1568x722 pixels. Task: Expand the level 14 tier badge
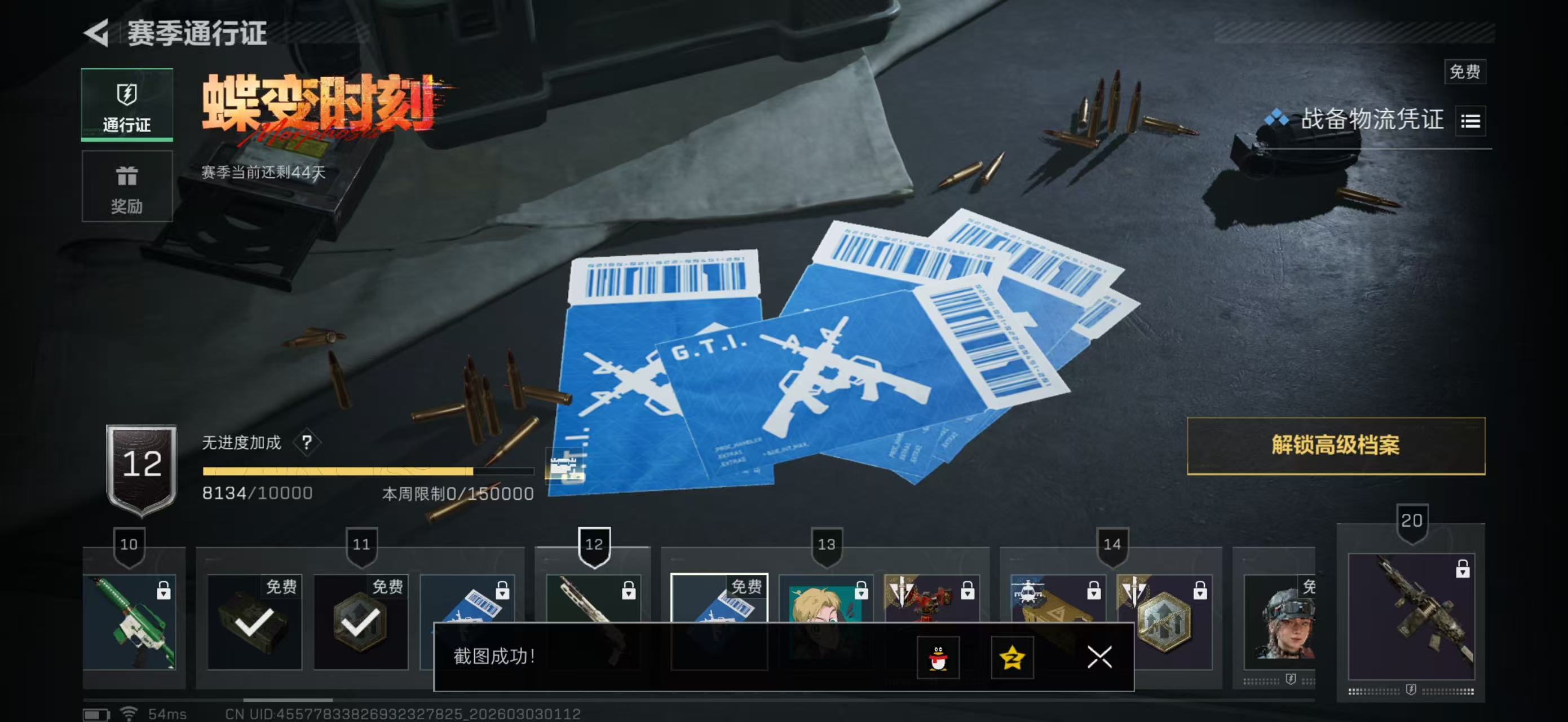(x=1112, y=544)
